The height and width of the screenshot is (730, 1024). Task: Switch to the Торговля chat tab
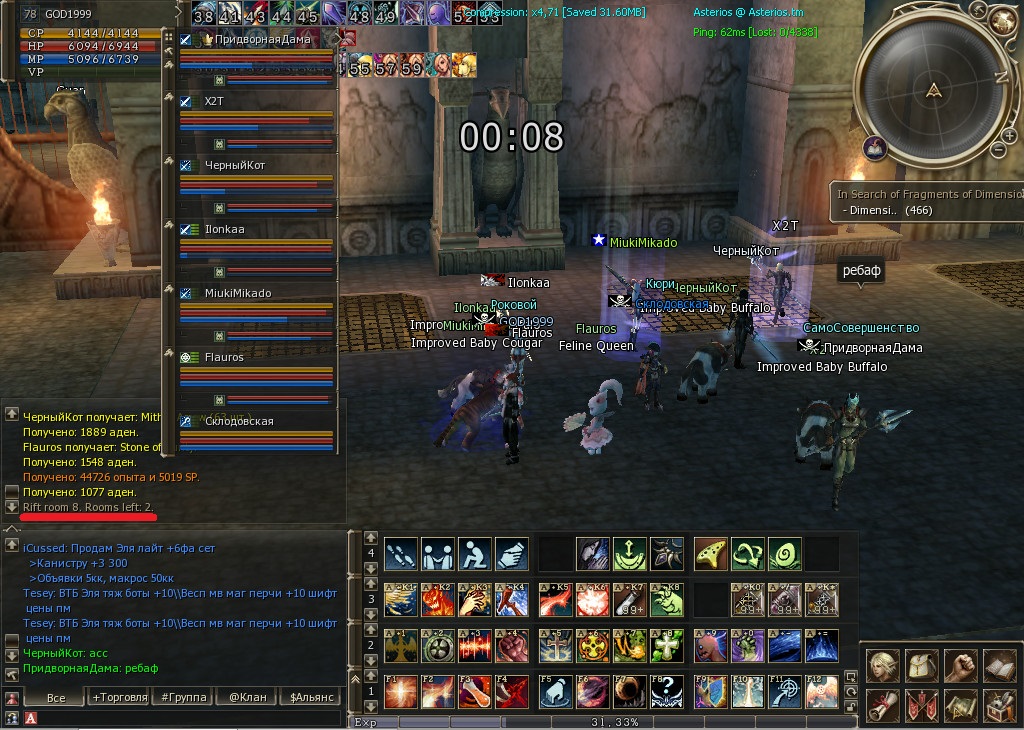click(119, 697)
